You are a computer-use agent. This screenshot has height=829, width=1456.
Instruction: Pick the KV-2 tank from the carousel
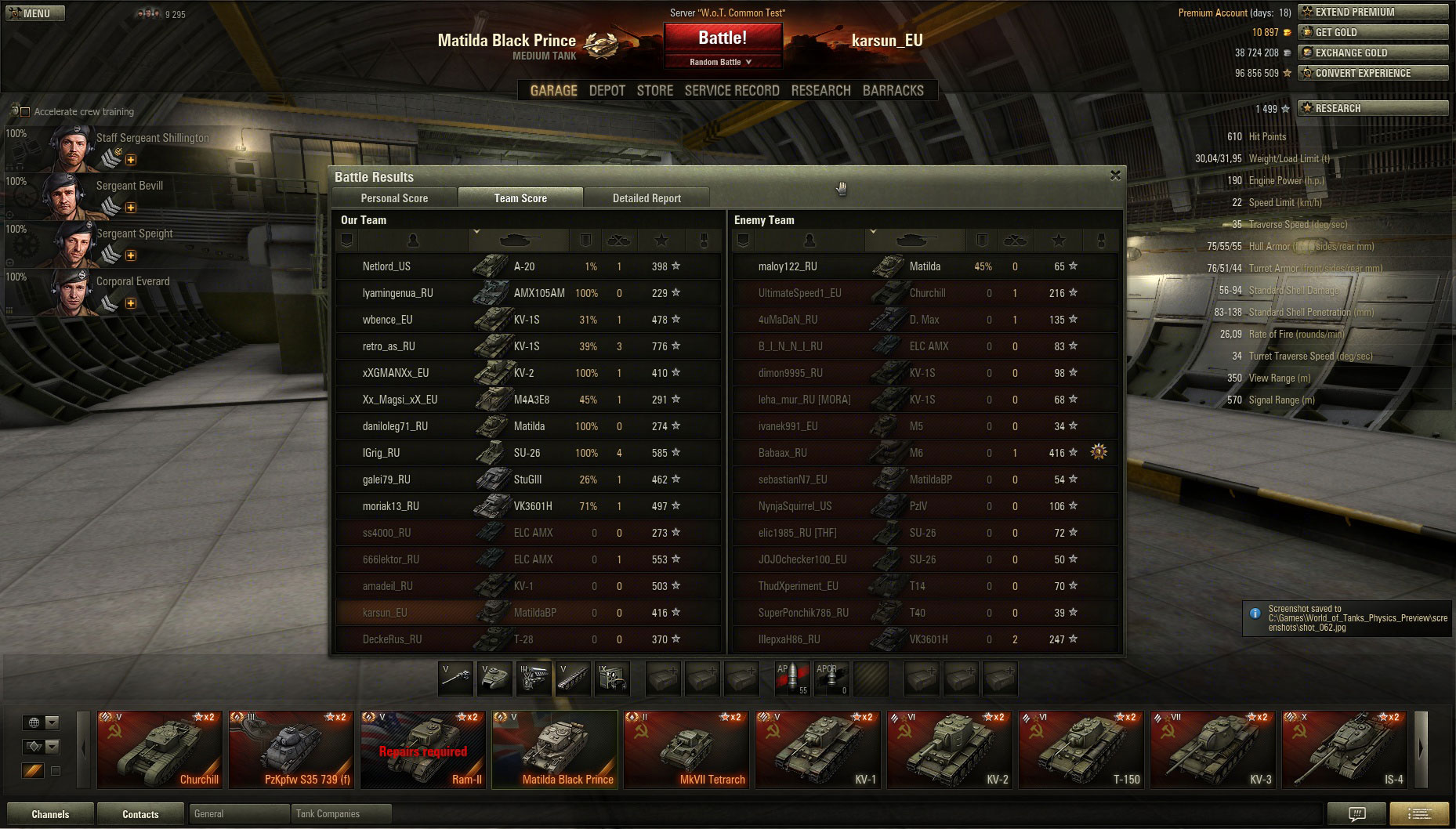pos(950,749)
